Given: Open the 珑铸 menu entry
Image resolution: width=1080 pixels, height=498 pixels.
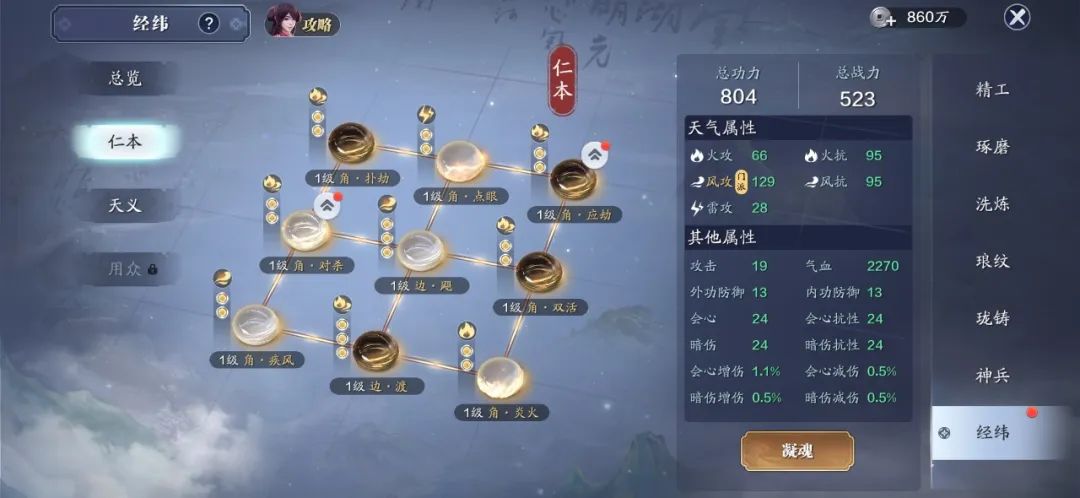Looking at the screenshot, I should 992,318.
